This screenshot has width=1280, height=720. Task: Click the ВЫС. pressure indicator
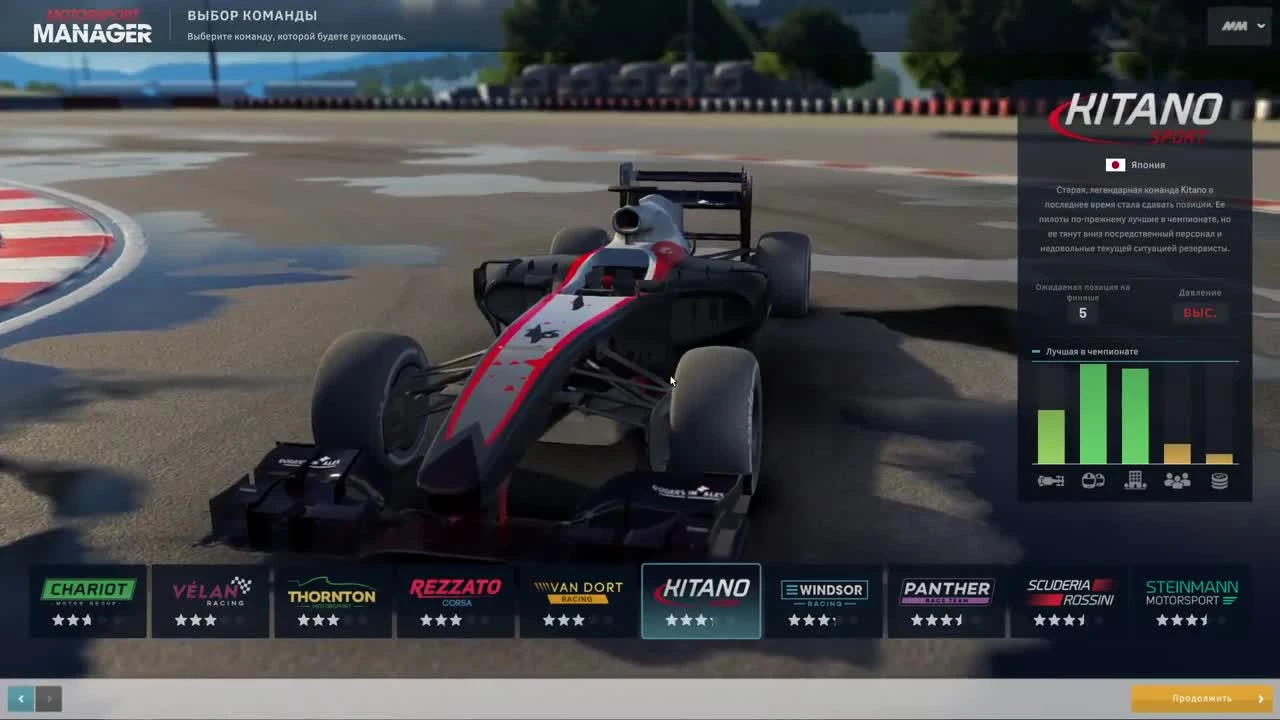coord(1200,313)
